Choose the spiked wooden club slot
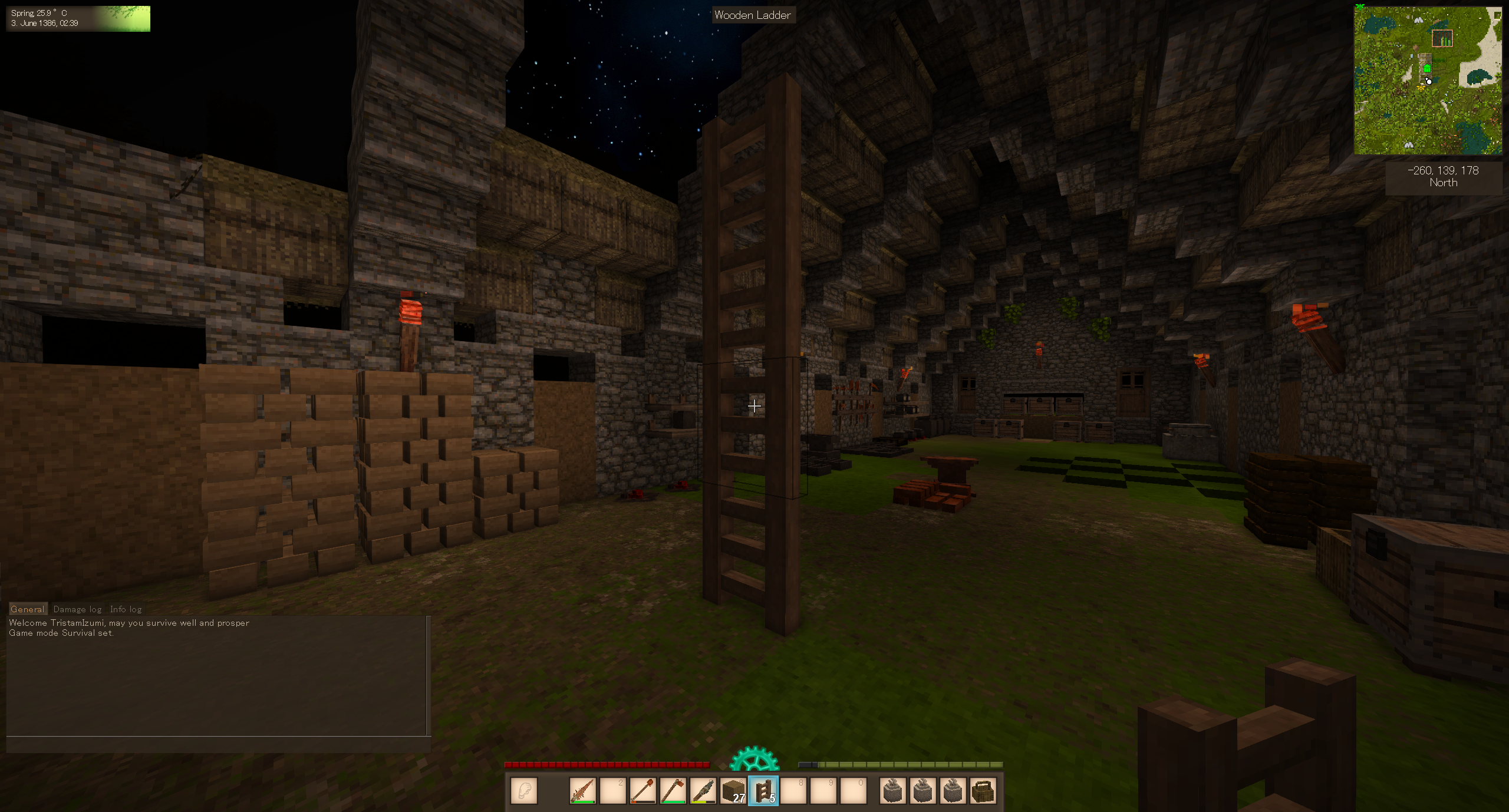 [582, 790]
